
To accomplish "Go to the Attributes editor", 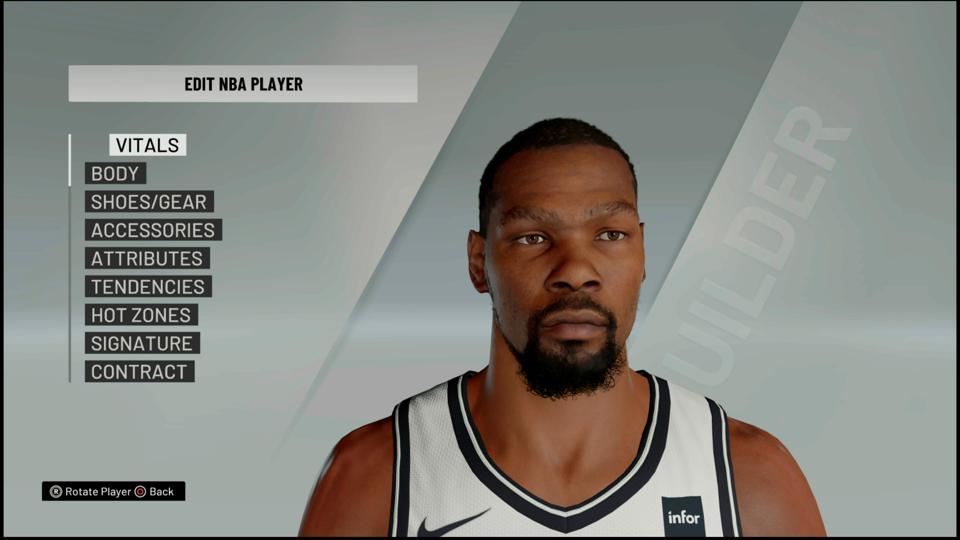I will (x=147, y=258).
